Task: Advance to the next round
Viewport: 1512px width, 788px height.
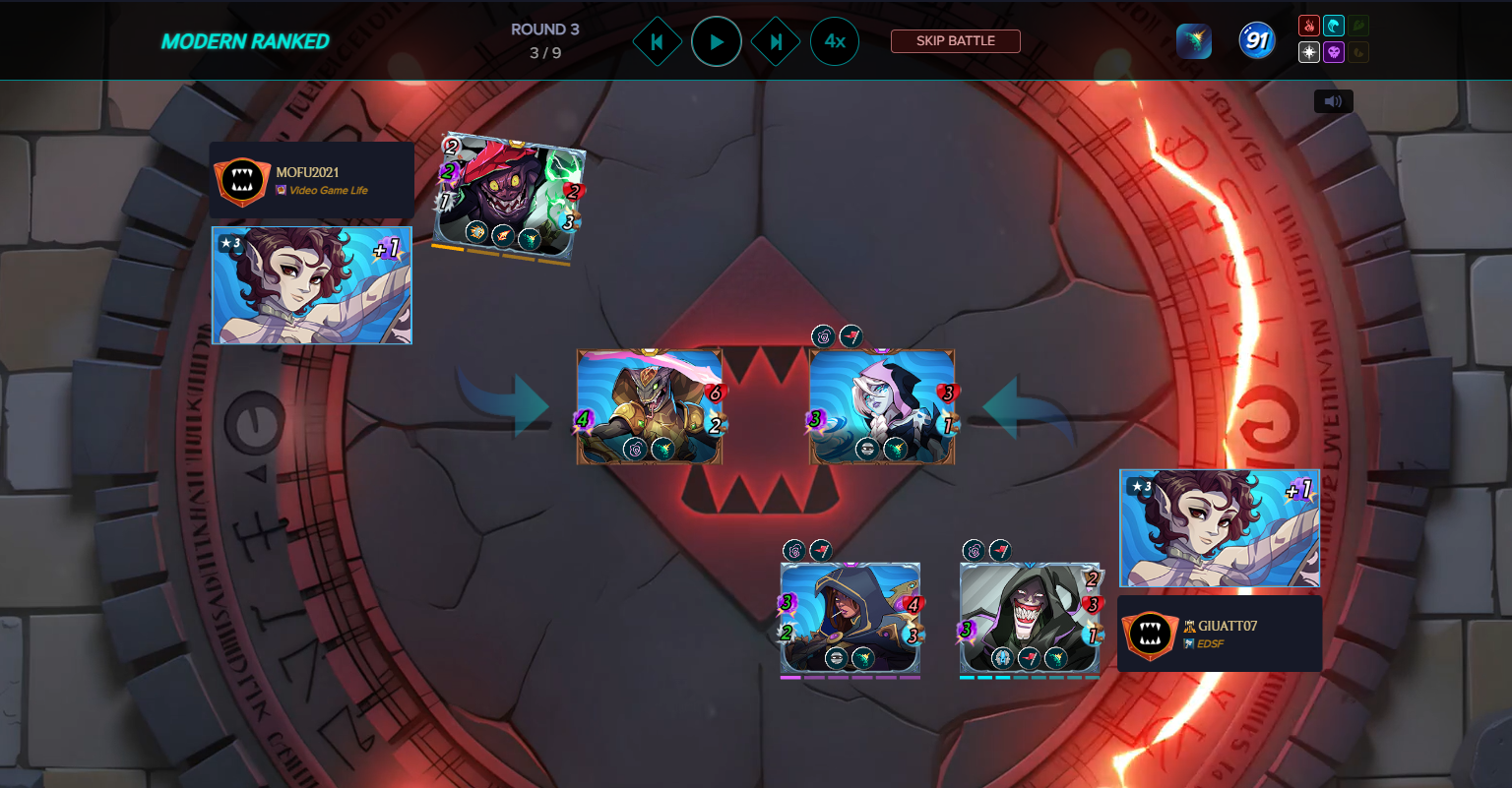Action: [776, 42]
